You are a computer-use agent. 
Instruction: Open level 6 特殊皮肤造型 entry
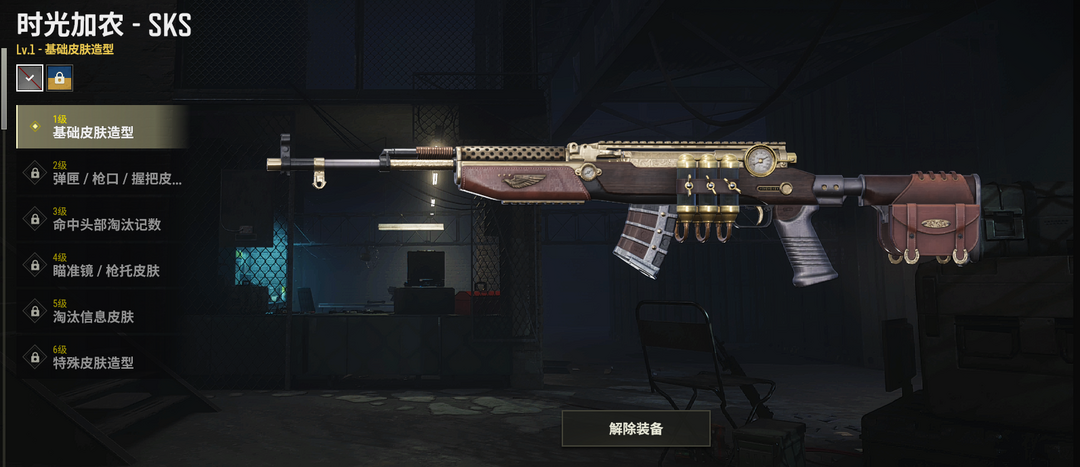click(x=100, y=357)
